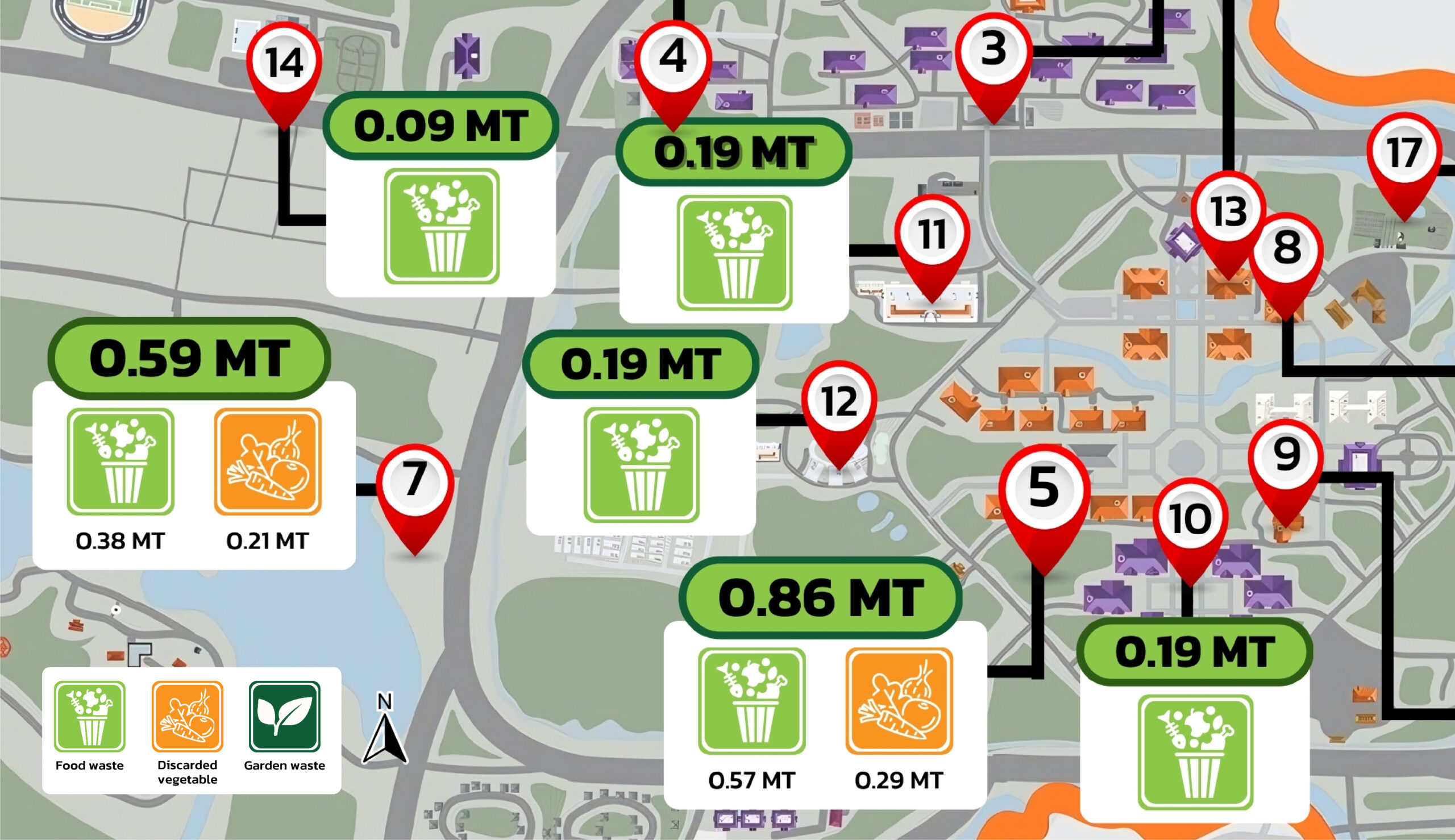Select the 0.86 MT total label
The image size is (1455, 840).
(x=820, y=598)
